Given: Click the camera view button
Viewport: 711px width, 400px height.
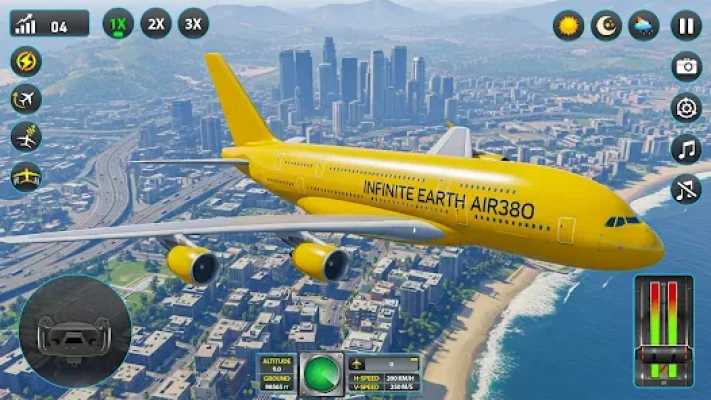Looking at the screenshot, I should point(686,67).
